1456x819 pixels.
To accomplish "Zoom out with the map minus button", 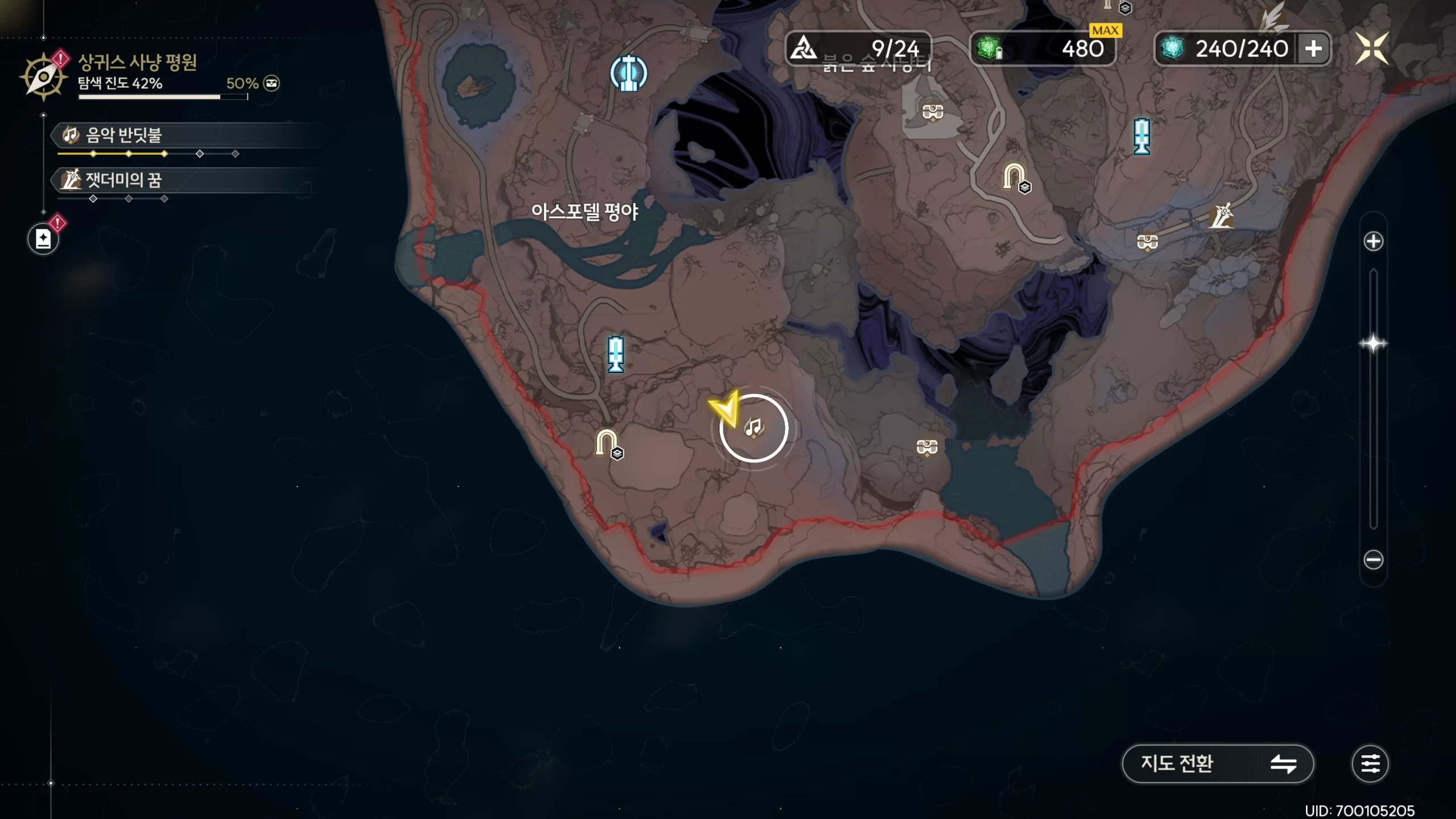I will 1373,560.
